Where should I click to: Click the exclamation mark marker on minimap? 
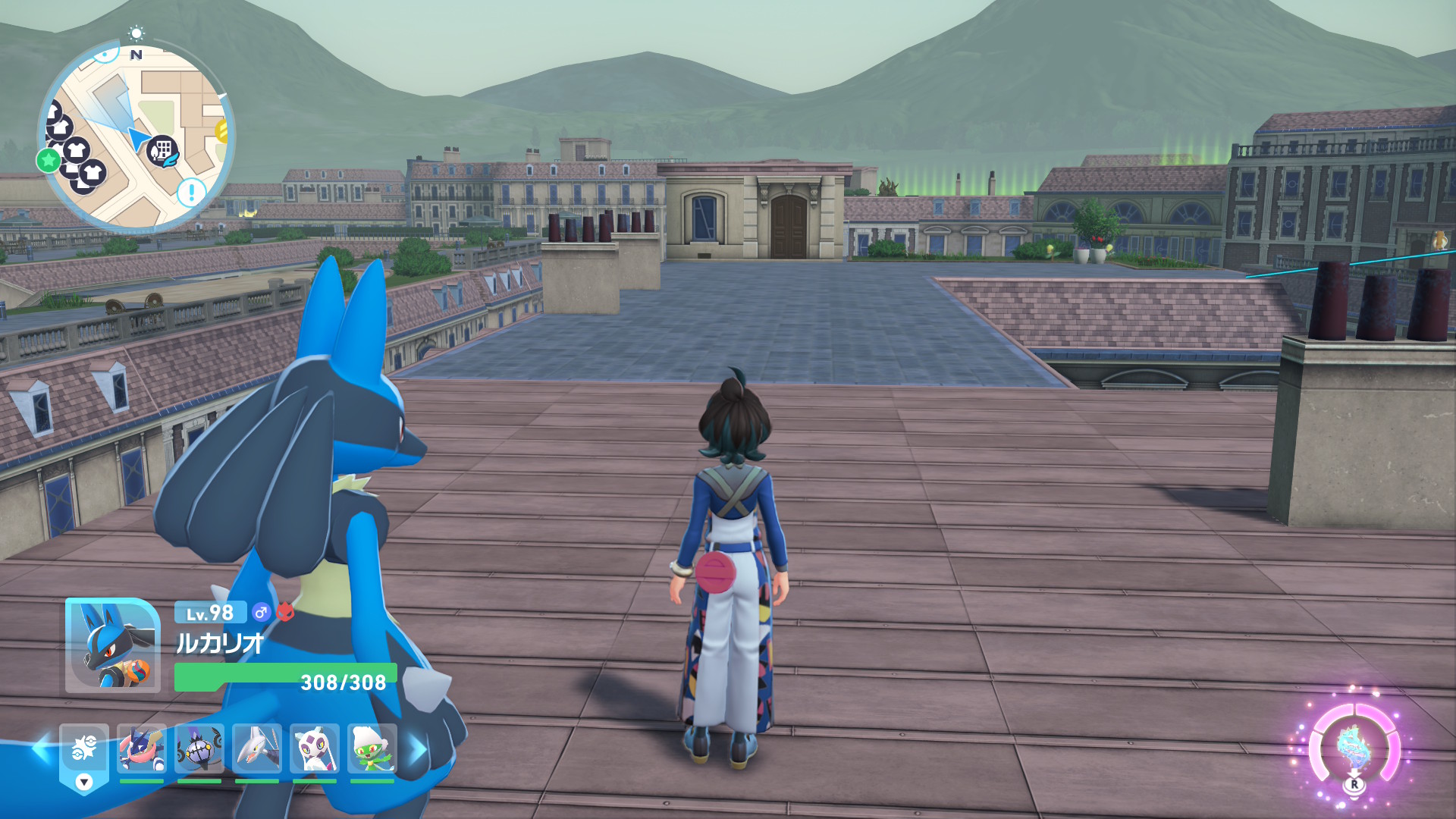(191, 191)
